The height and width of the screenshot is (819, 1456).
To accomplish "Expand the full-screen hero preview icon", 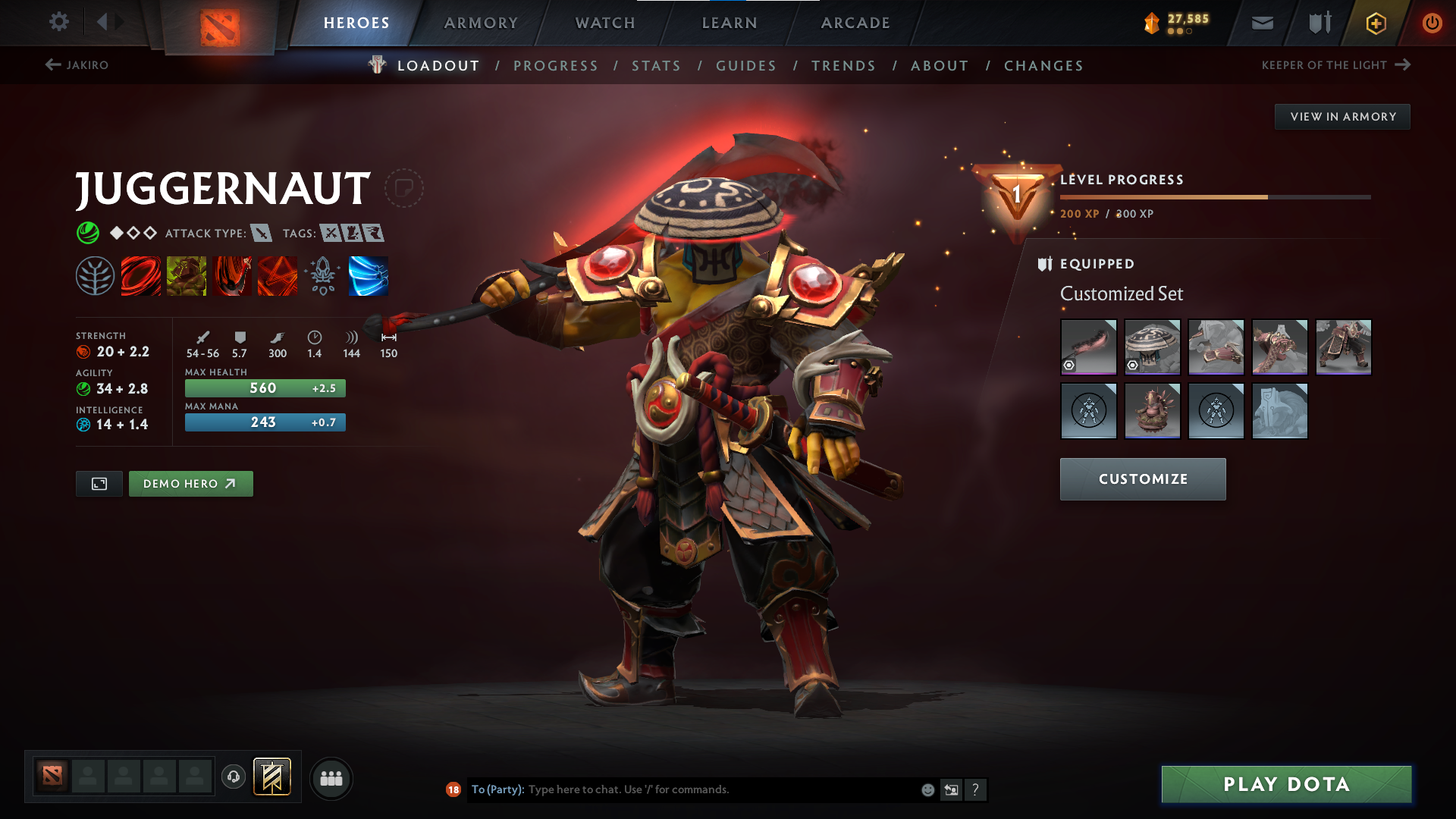I will pos(98,483).
